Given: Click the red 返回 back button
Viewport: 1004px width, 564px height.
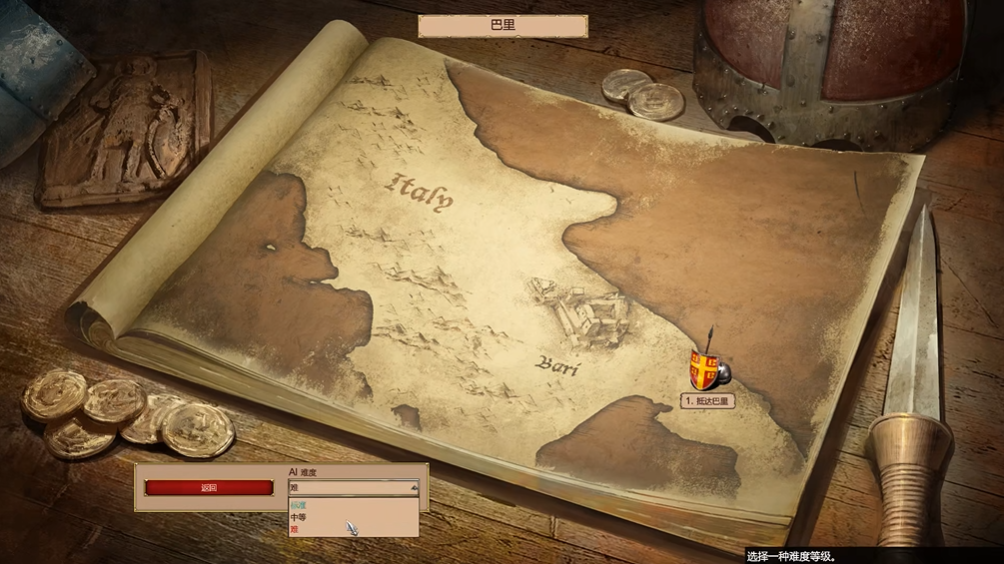Looking at the screenshot, I should pyautogui.click(x=208, y=488).
